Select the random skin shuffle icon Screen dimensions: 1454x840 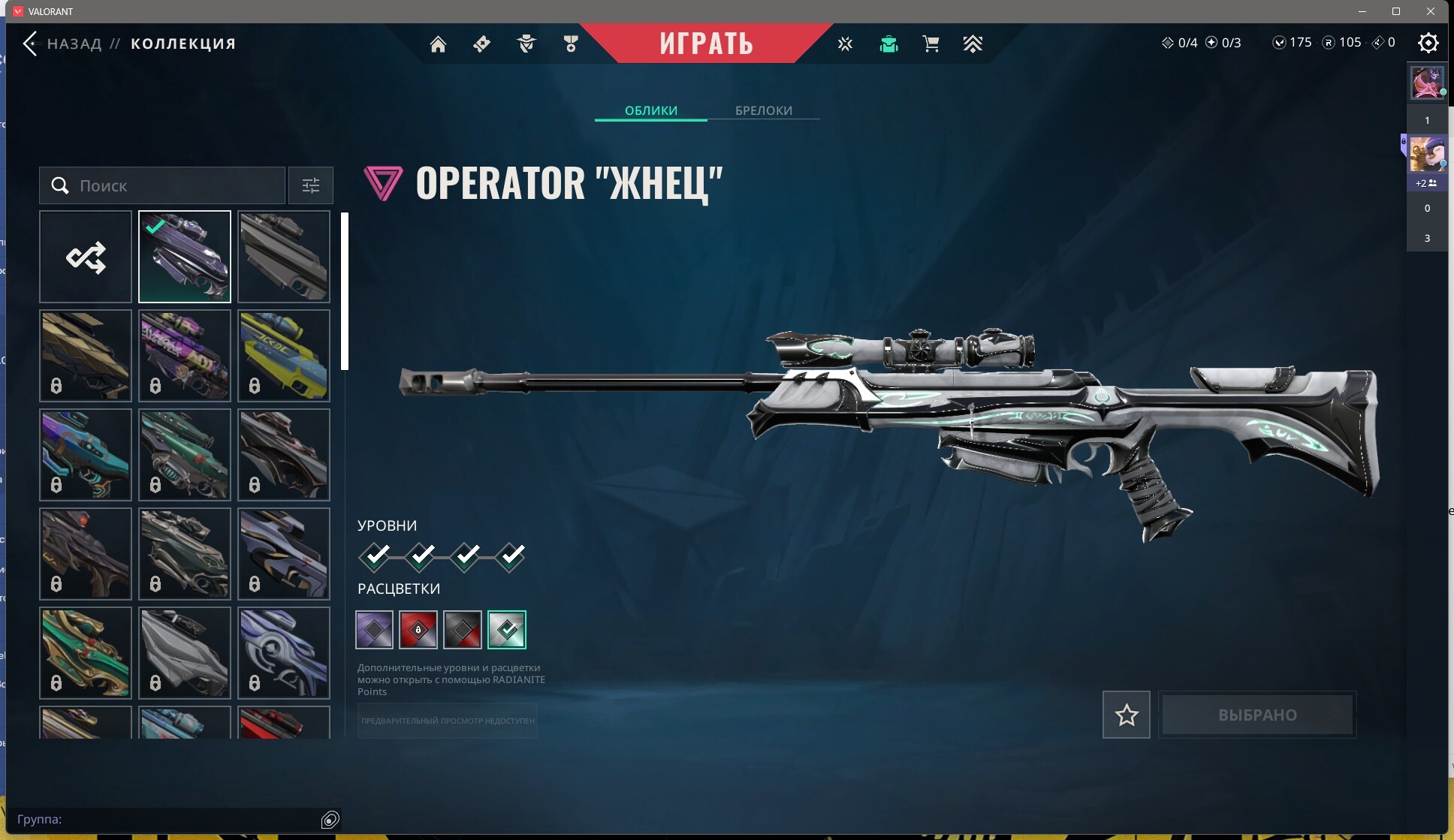tap(85, 257)
